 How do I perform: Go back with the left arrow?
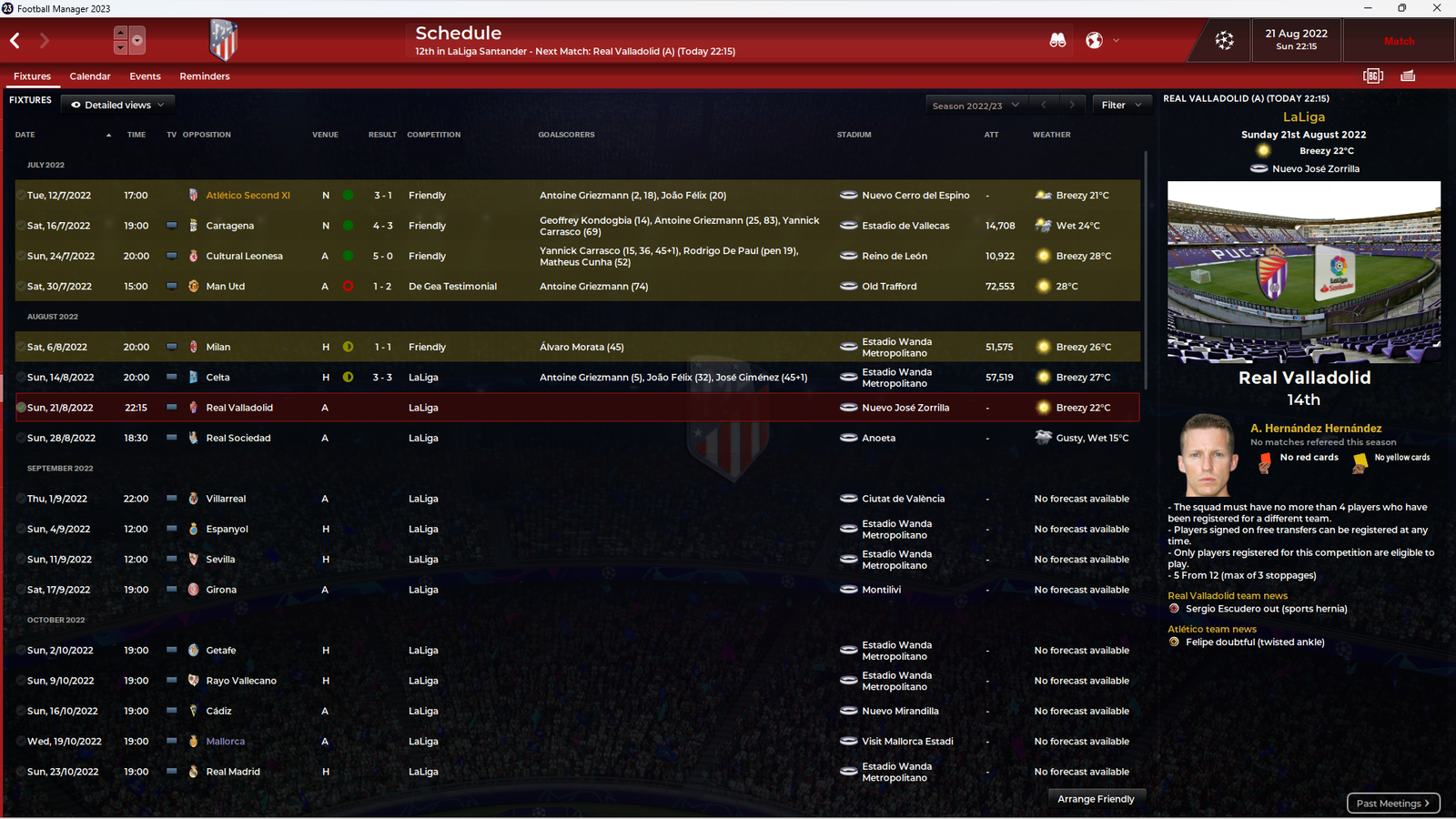coord(15,41)
